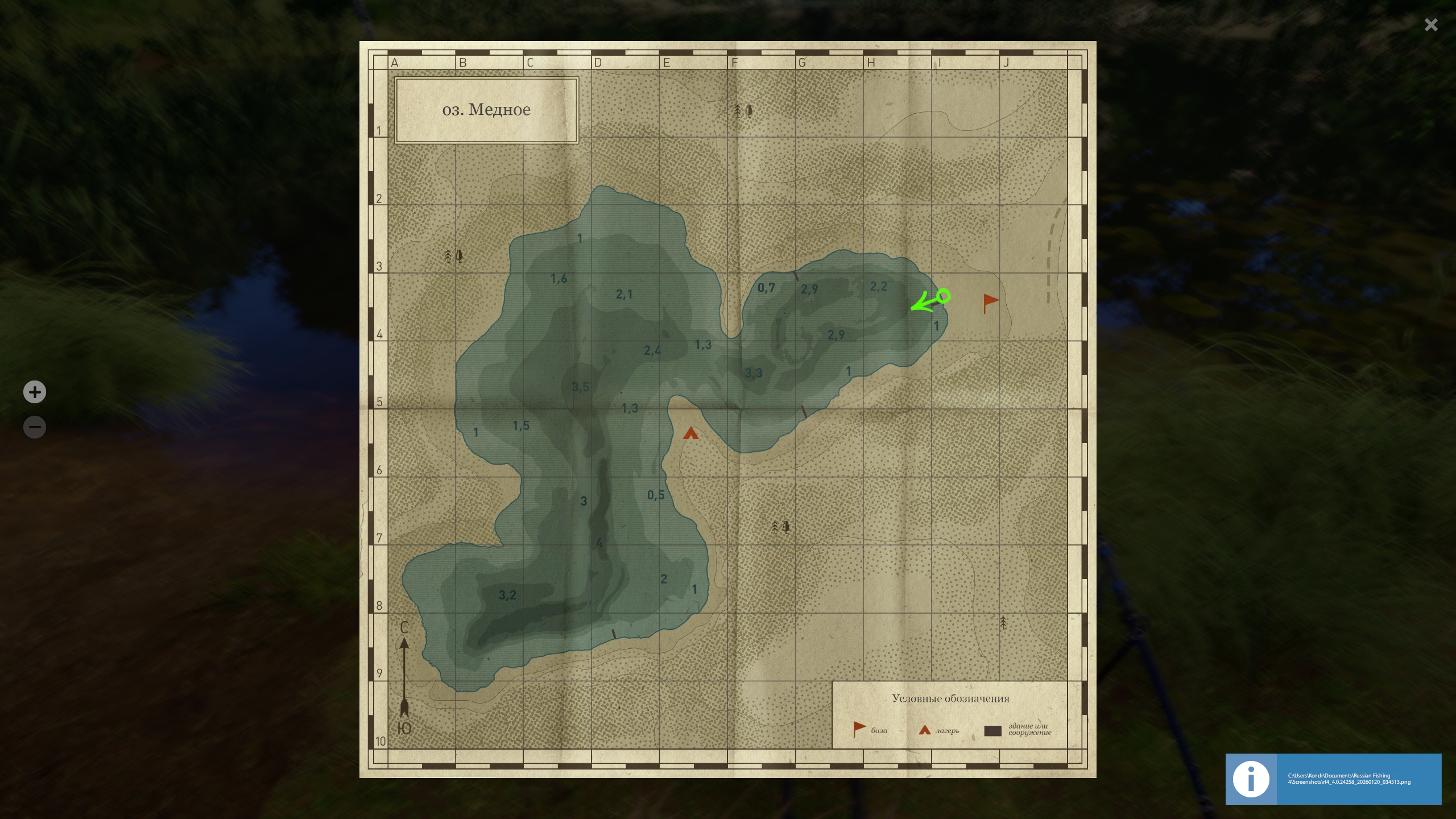Zoom in the map with plus button
Screen dimensions: 1456x819
click(x=35, y=392)
